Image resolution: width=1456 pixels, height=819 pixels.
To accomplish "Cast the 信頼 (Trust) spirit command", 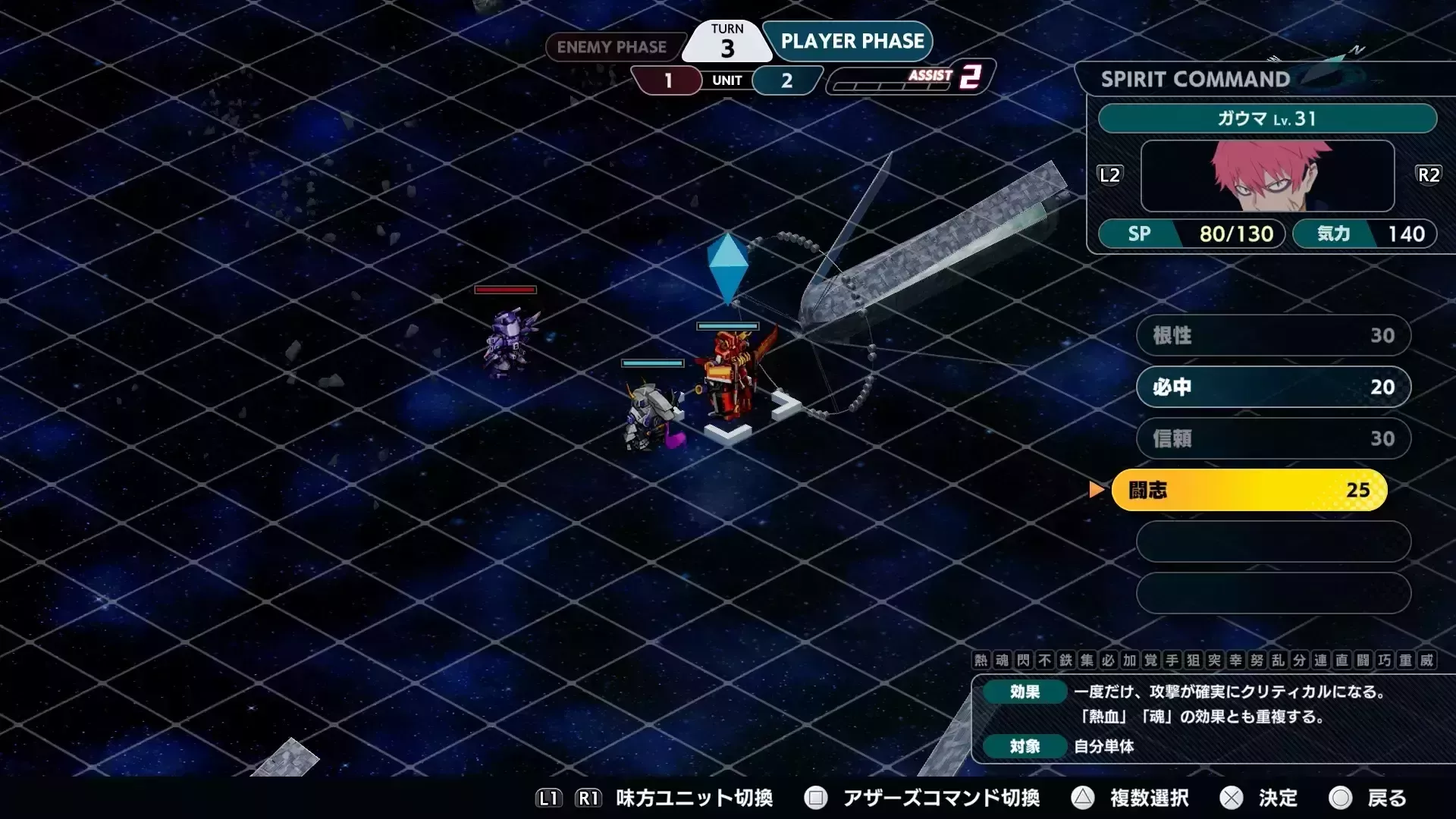I will (x=1272, y=438).
